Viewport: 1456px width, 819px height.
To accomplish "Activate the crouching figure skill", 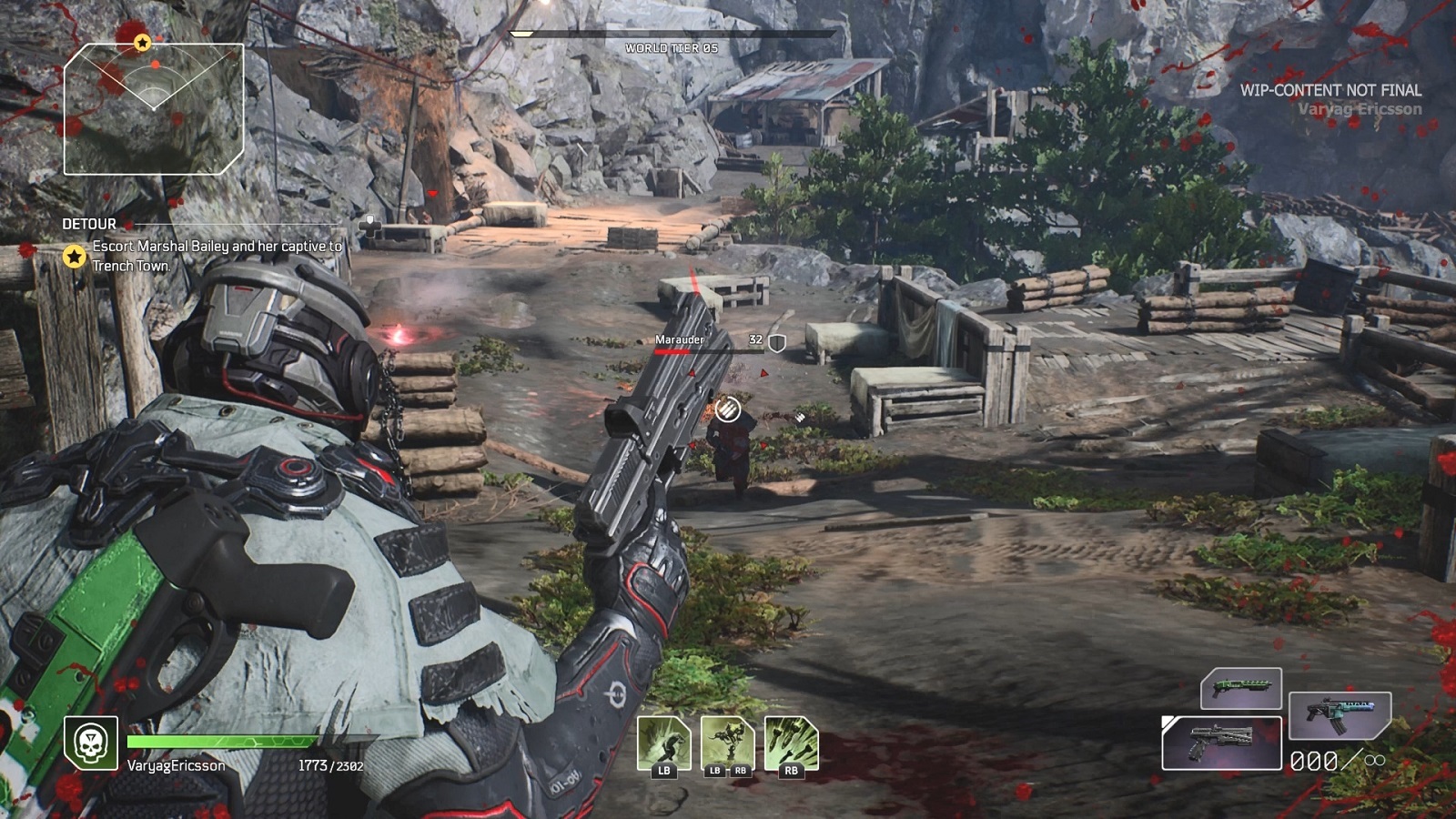I will 663,743.
